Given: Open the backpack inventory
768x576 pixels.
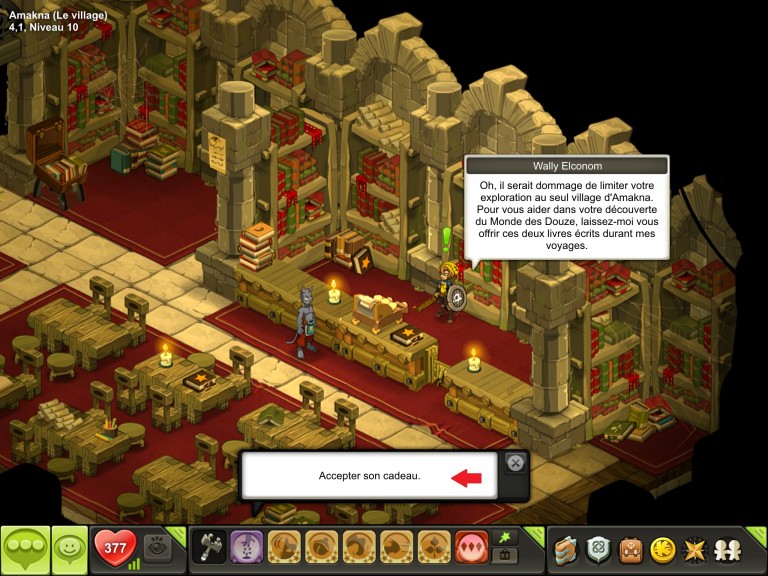Looking at the screenshot, I should [630, 550].
